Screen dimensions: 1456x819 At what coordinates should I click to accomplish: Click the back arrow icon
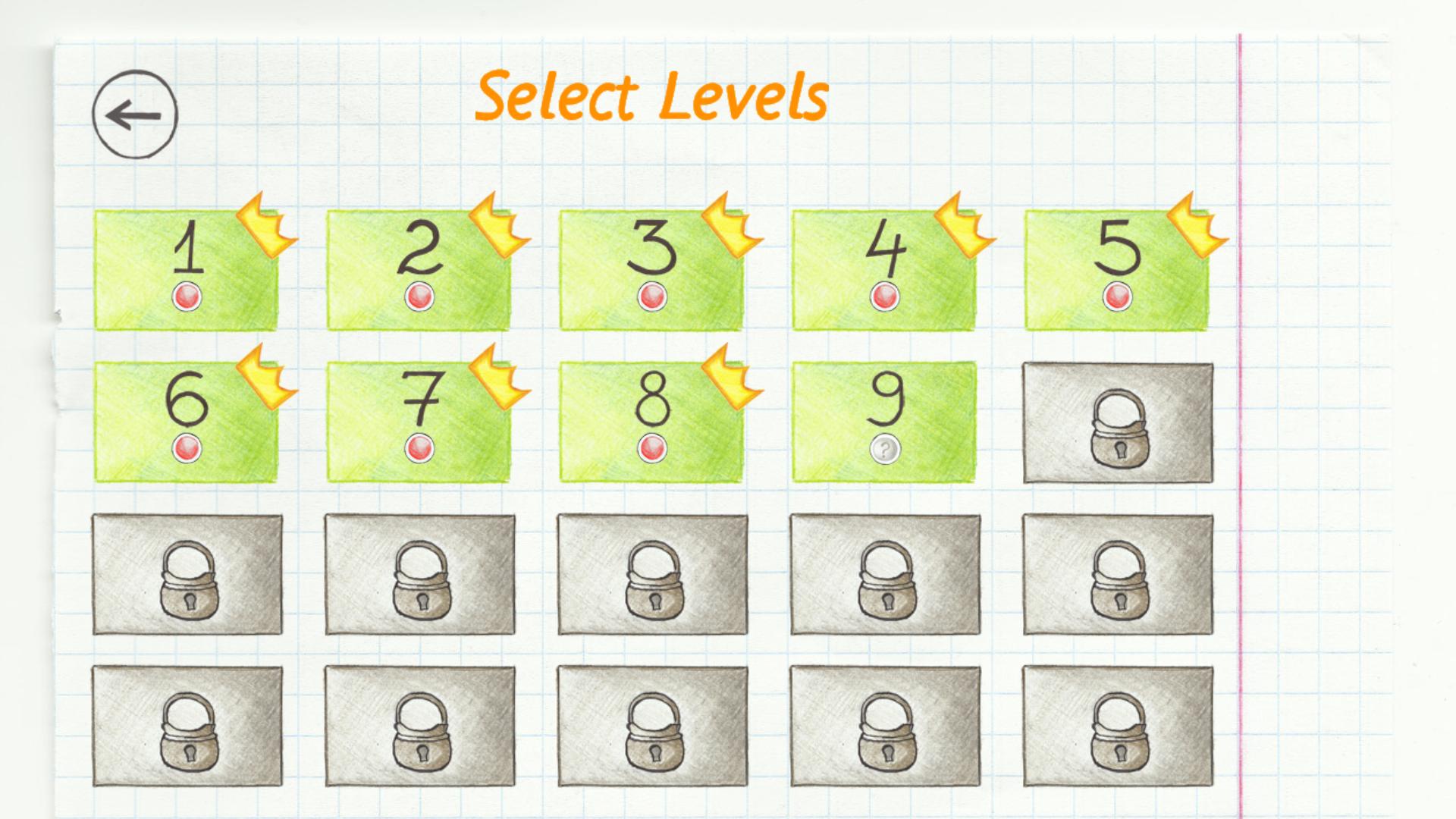coord(135,114)
